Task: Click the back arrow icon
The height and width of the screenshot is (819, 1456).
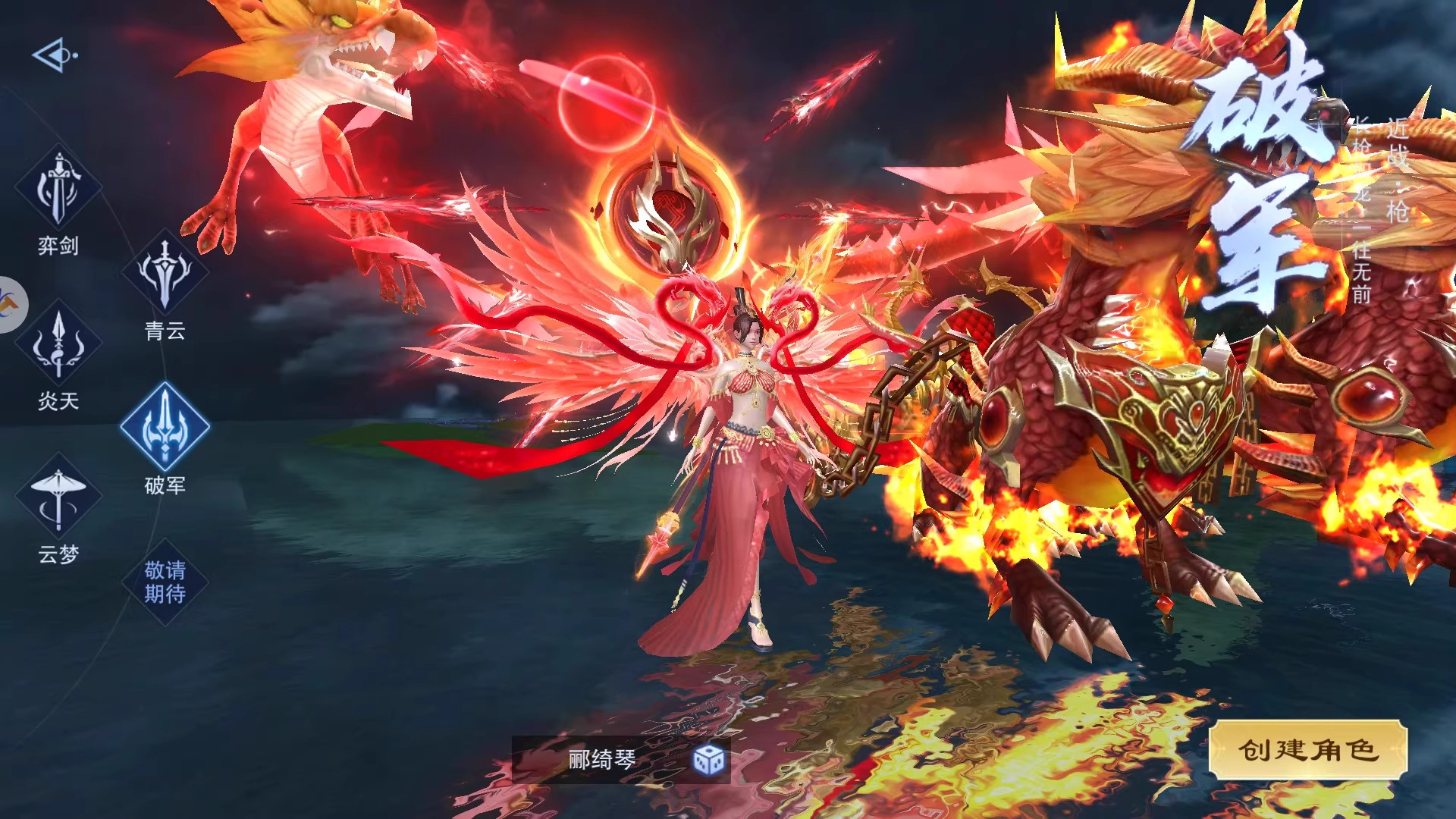Action: coord(54,55)
